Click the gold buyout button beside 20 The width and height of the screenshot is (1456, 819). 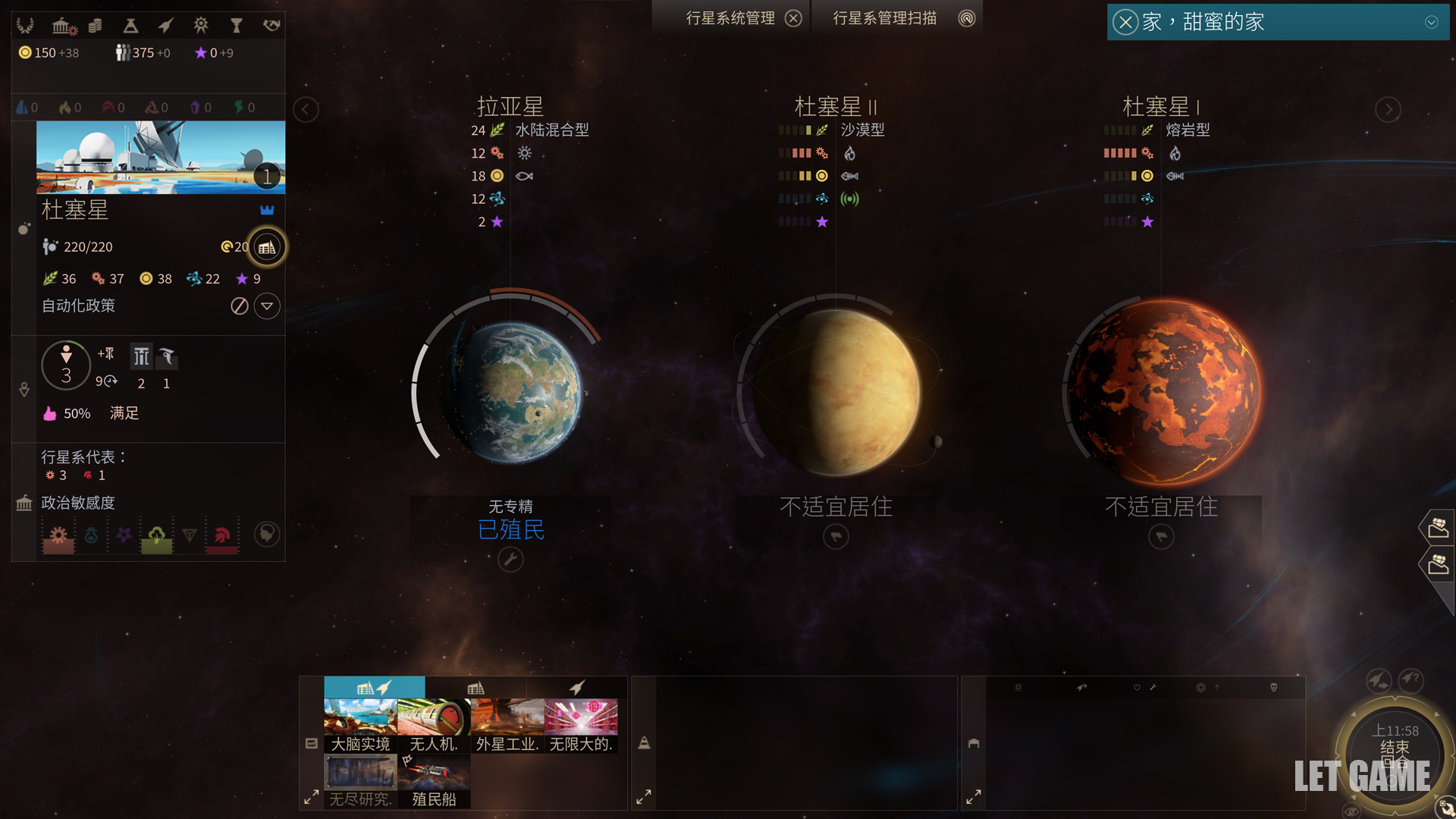[x=266, y=247]
